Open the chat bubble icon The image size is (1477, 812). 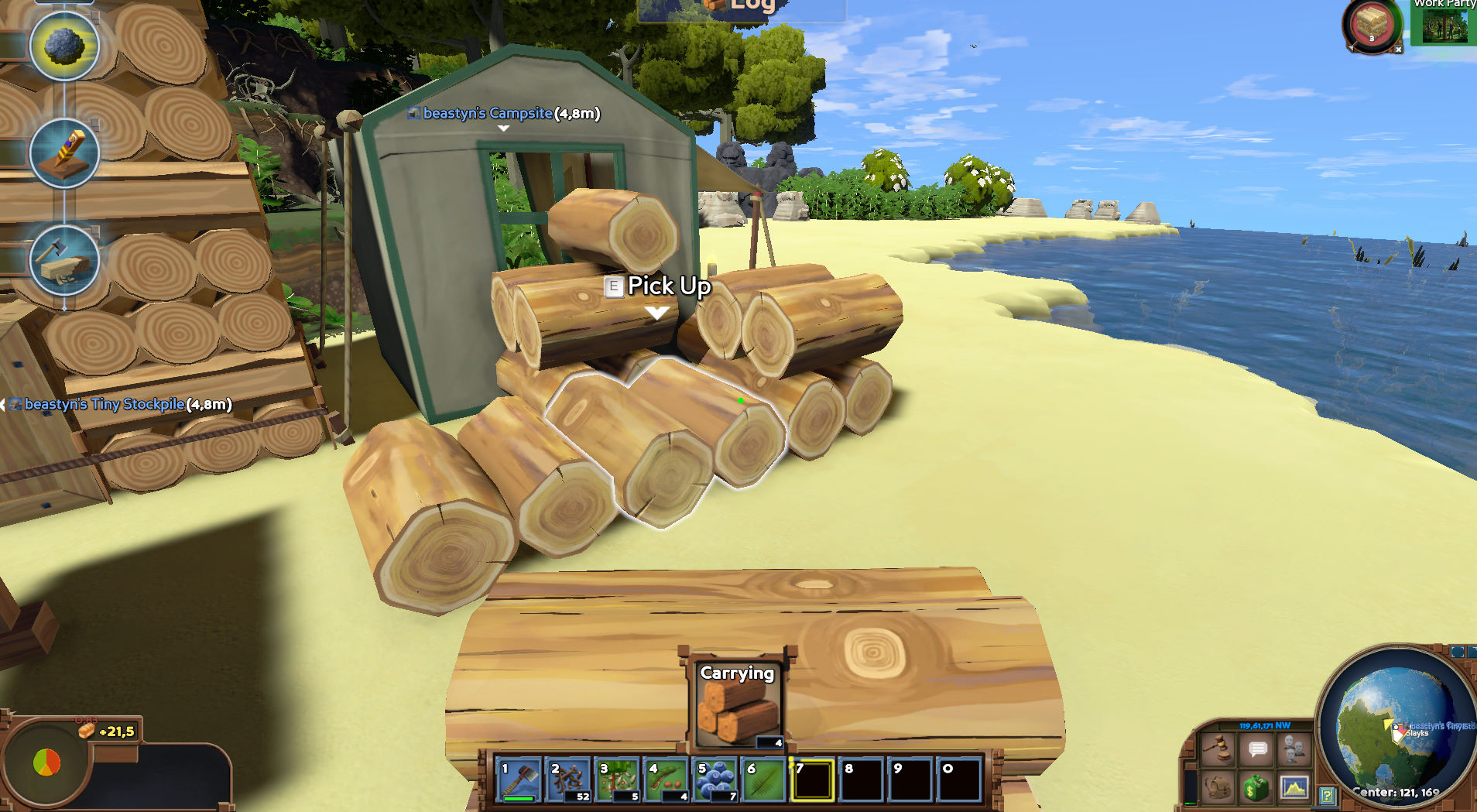tap(1256, 749)
